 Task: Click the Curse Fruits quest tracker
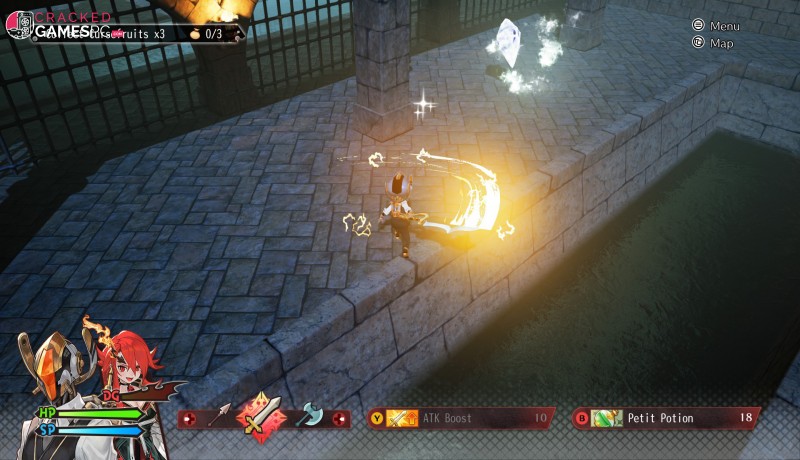150,33
